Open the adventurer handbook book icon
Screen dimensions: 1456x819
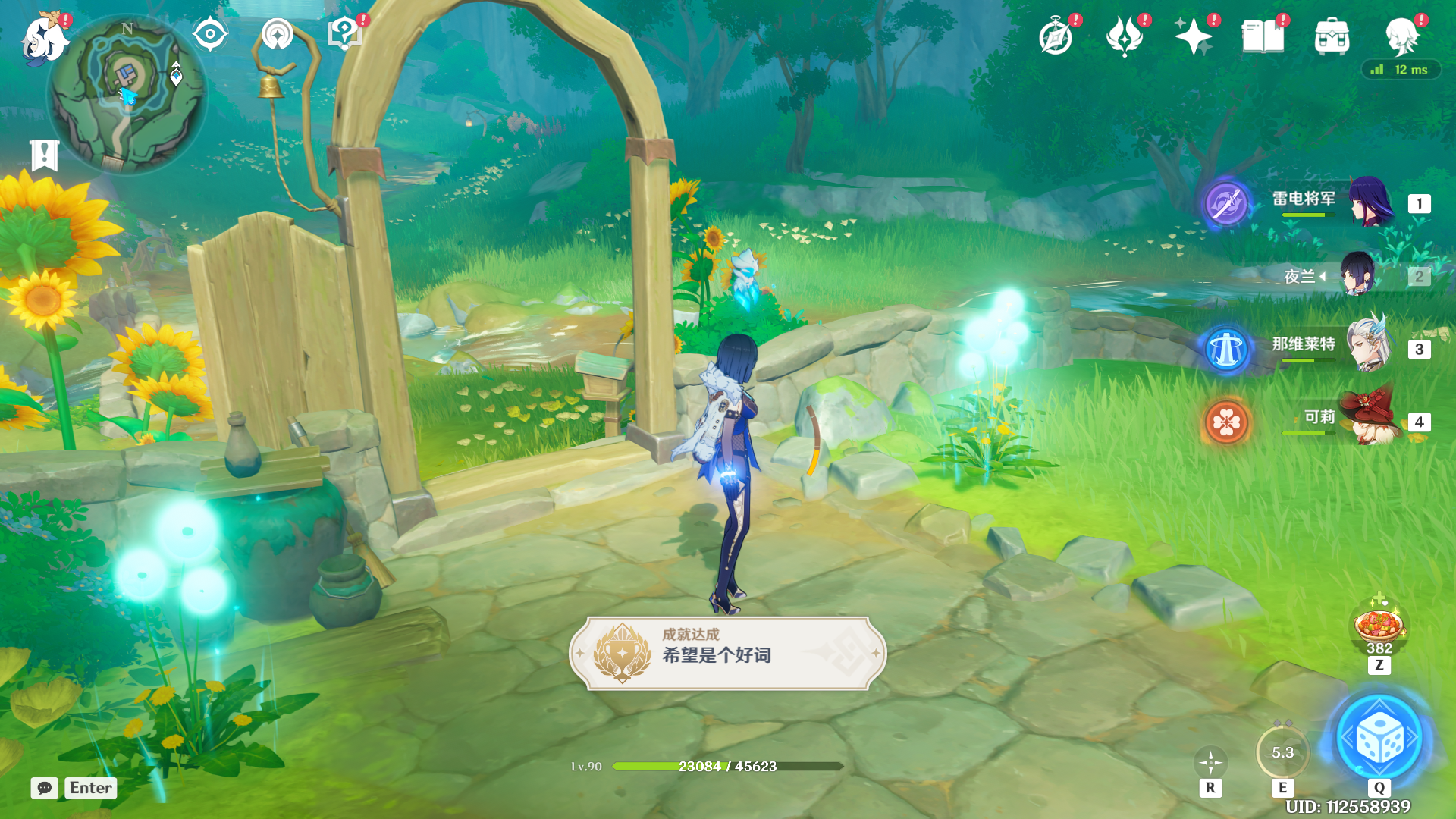pyautogui.click(x=1263, y=36)
